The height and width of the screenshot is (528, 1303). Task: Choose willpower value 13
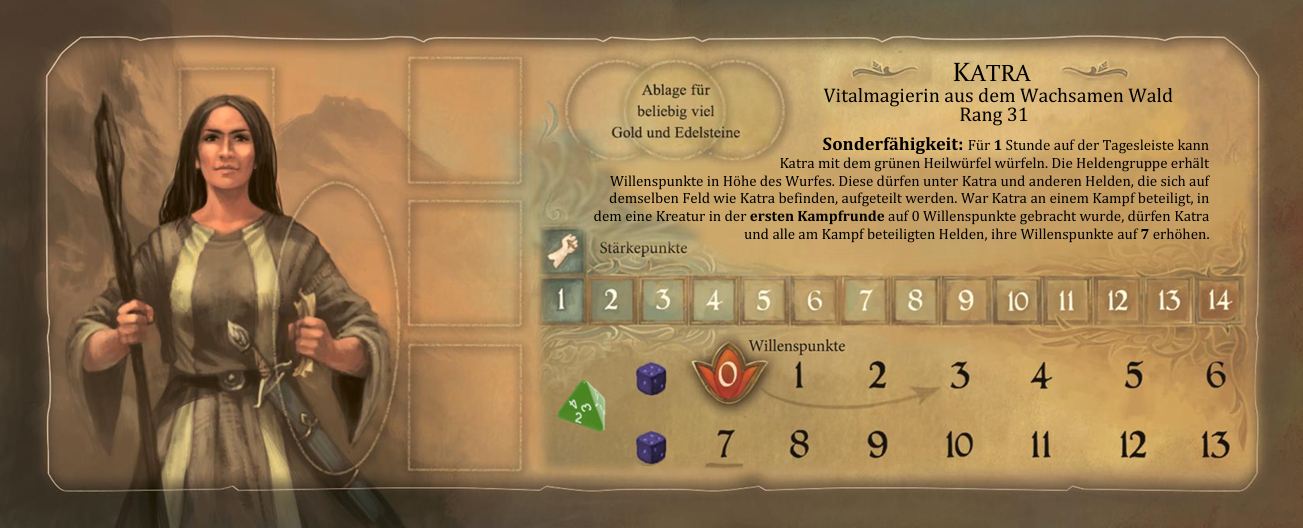point(1213,444)
